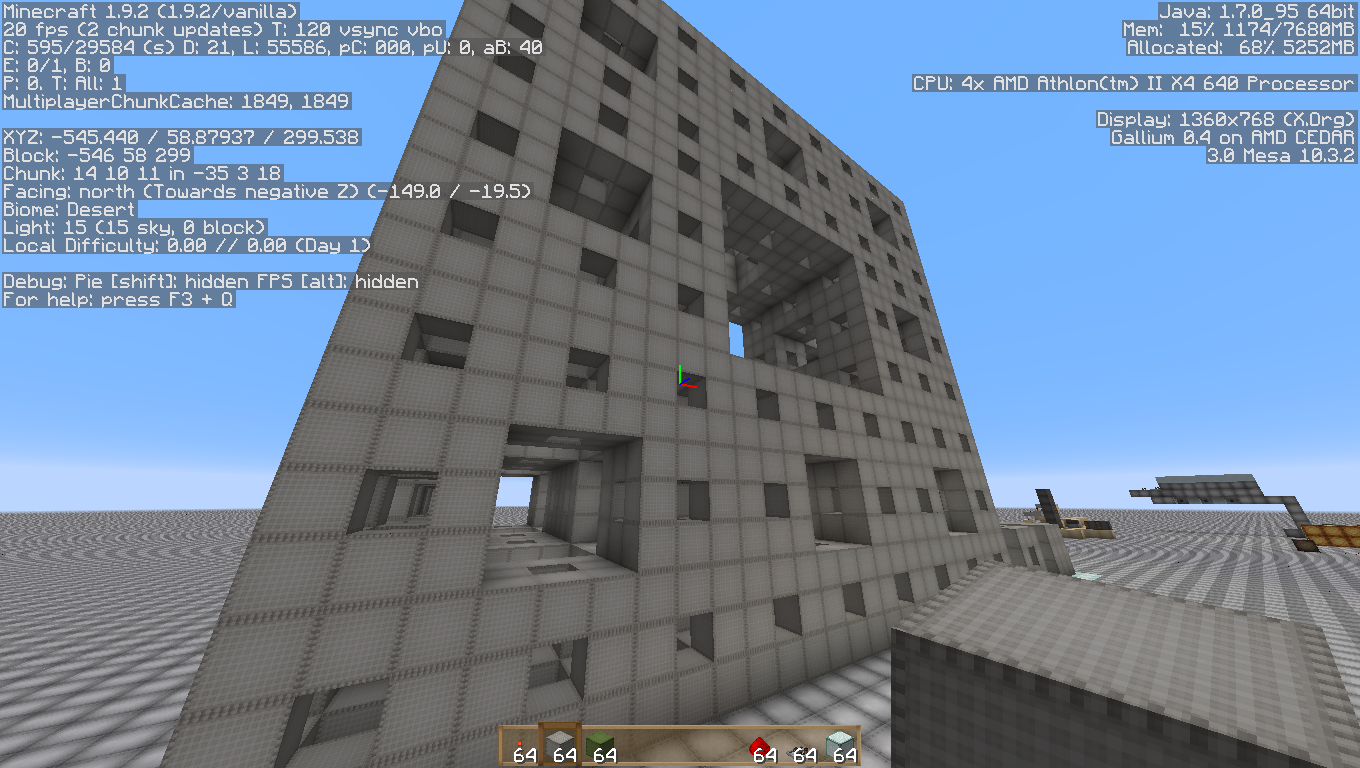Click the 'Facing: north' debug line

tap(267, 191)
